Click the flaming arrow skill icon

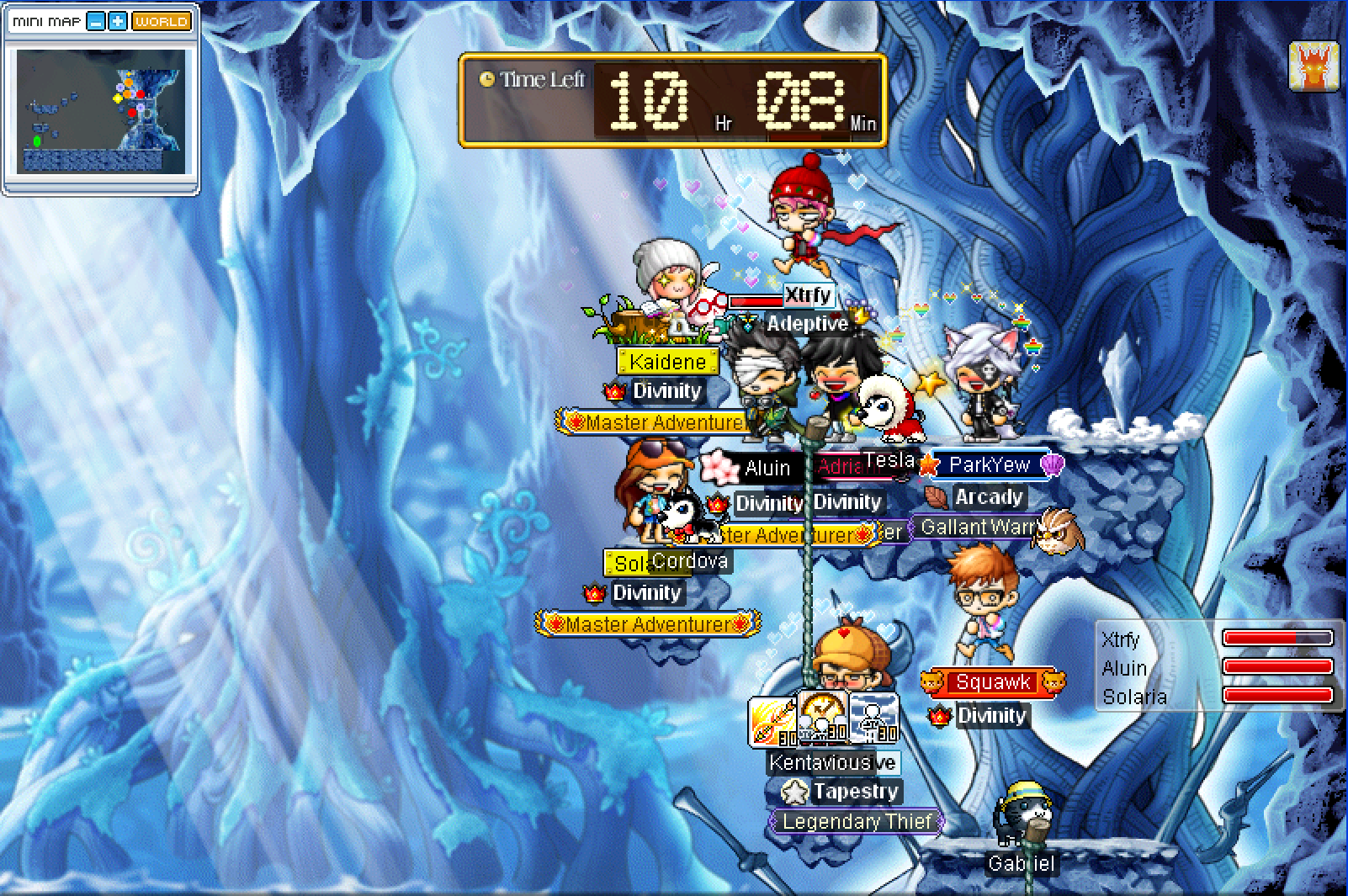pos(772,721)
